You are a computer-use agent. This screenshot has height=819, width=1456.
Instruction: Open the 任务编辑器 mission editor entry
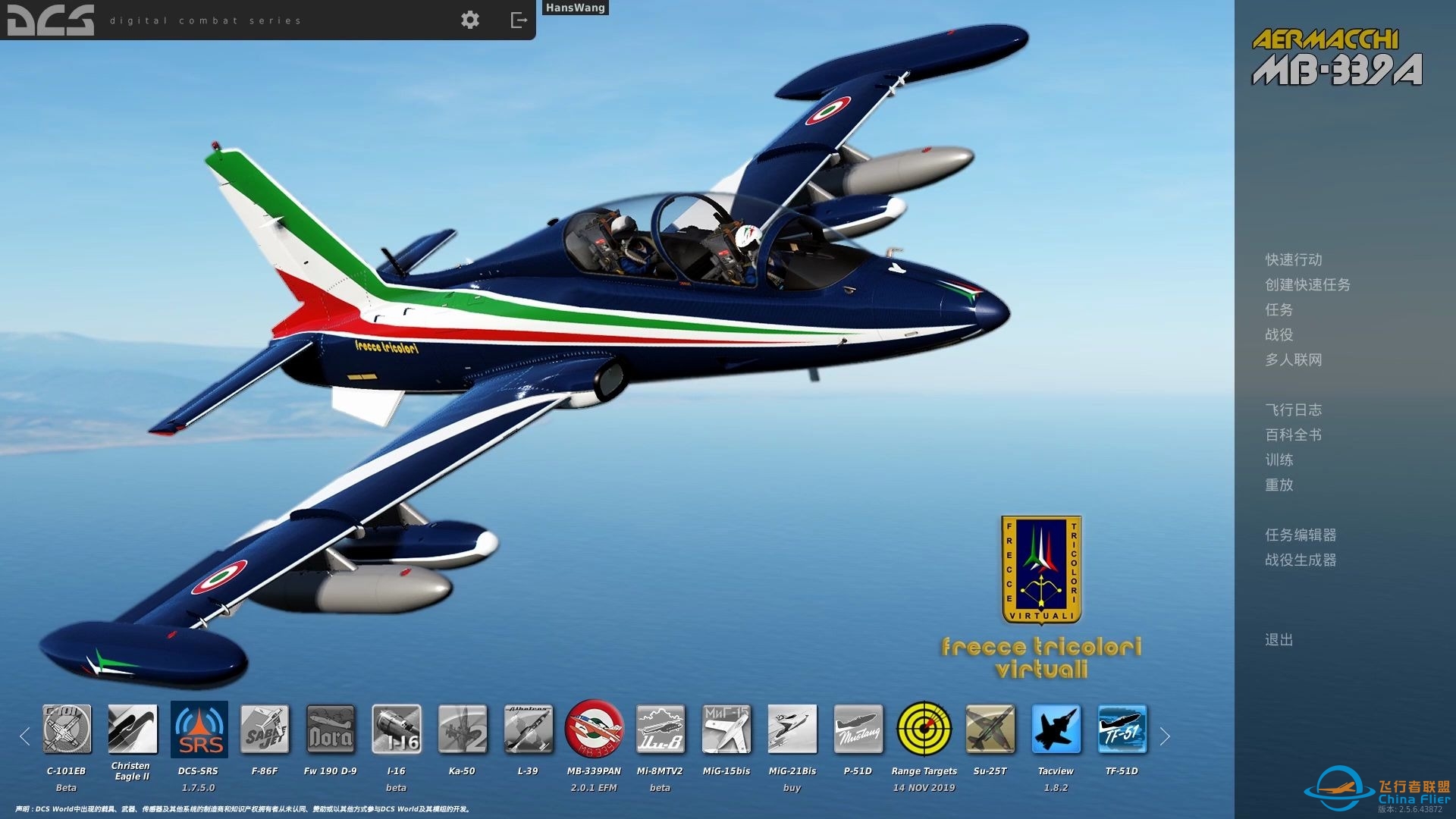pyautogui.click(x=1300, y=535)
